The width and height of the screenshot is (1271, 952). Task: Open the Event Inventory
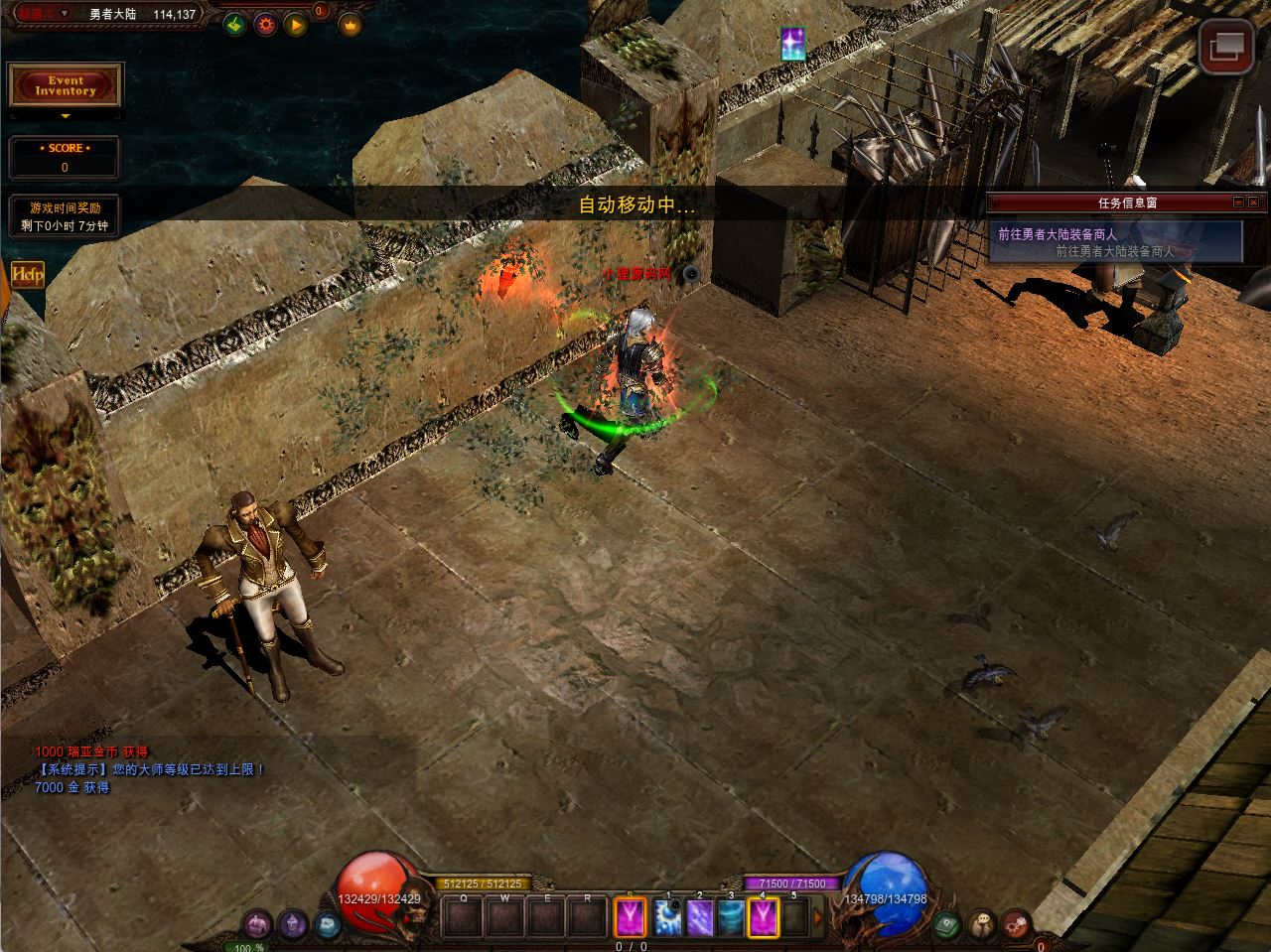(x=66, y=85)
